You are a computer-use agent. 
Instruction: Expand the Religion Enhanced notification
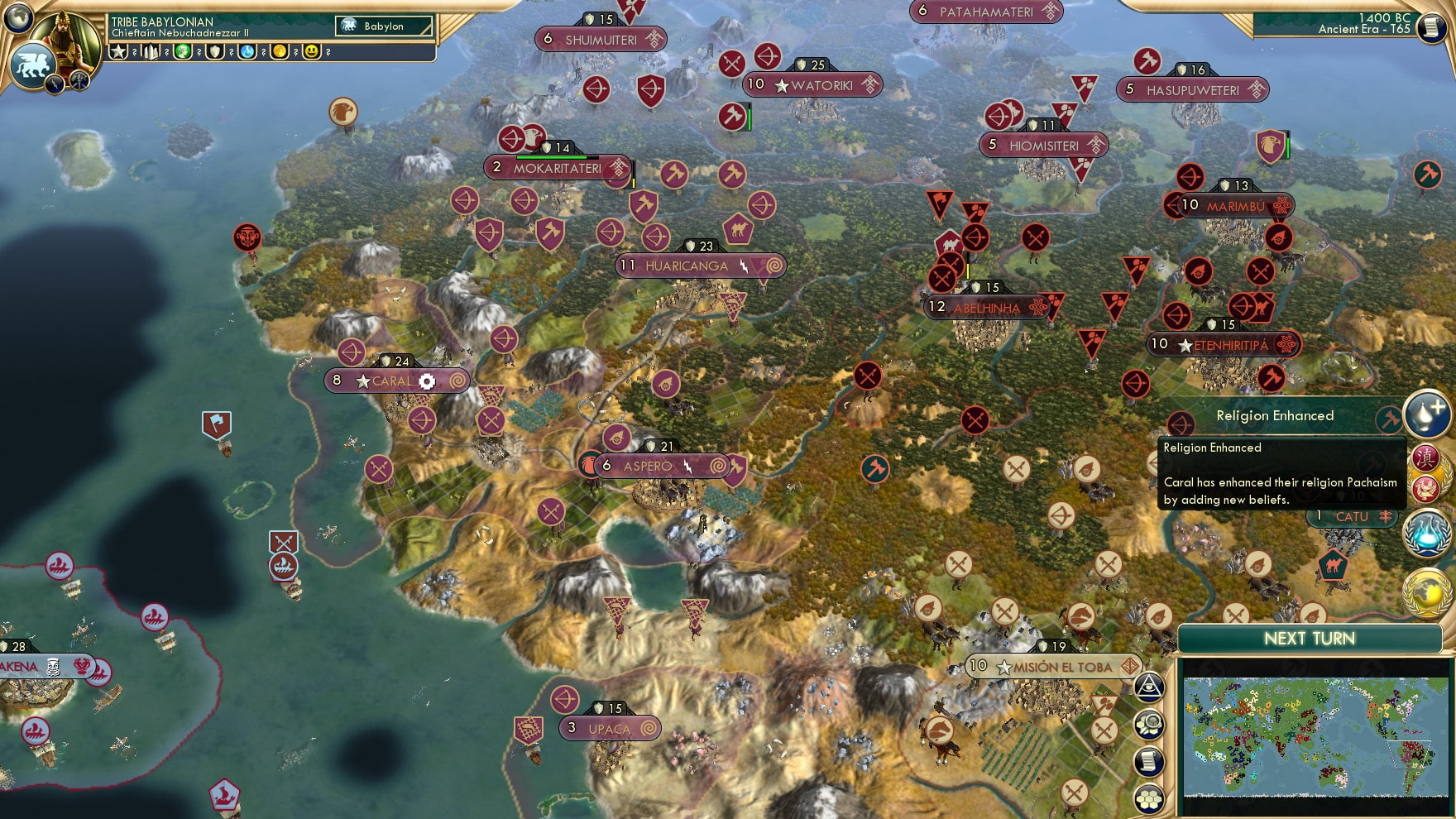click(1276, 416)
